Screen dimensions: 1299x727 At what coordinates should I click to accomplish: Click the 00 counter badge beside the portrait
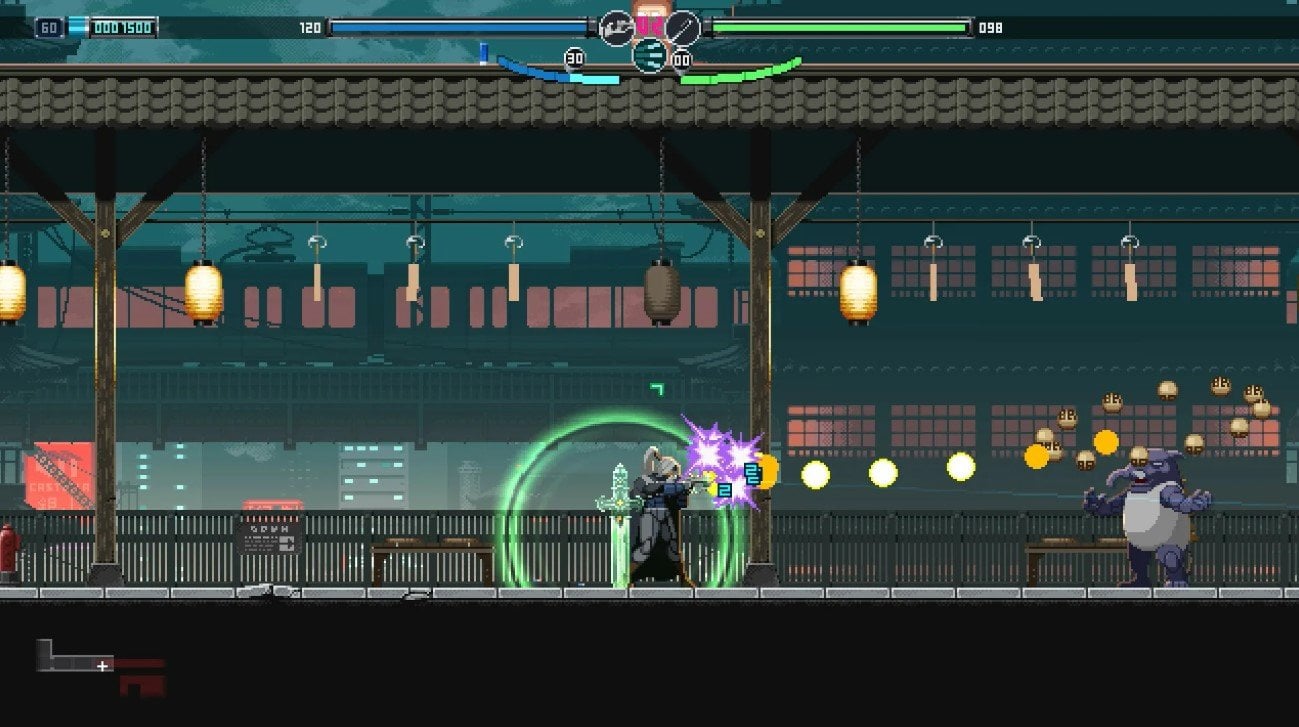681,60
